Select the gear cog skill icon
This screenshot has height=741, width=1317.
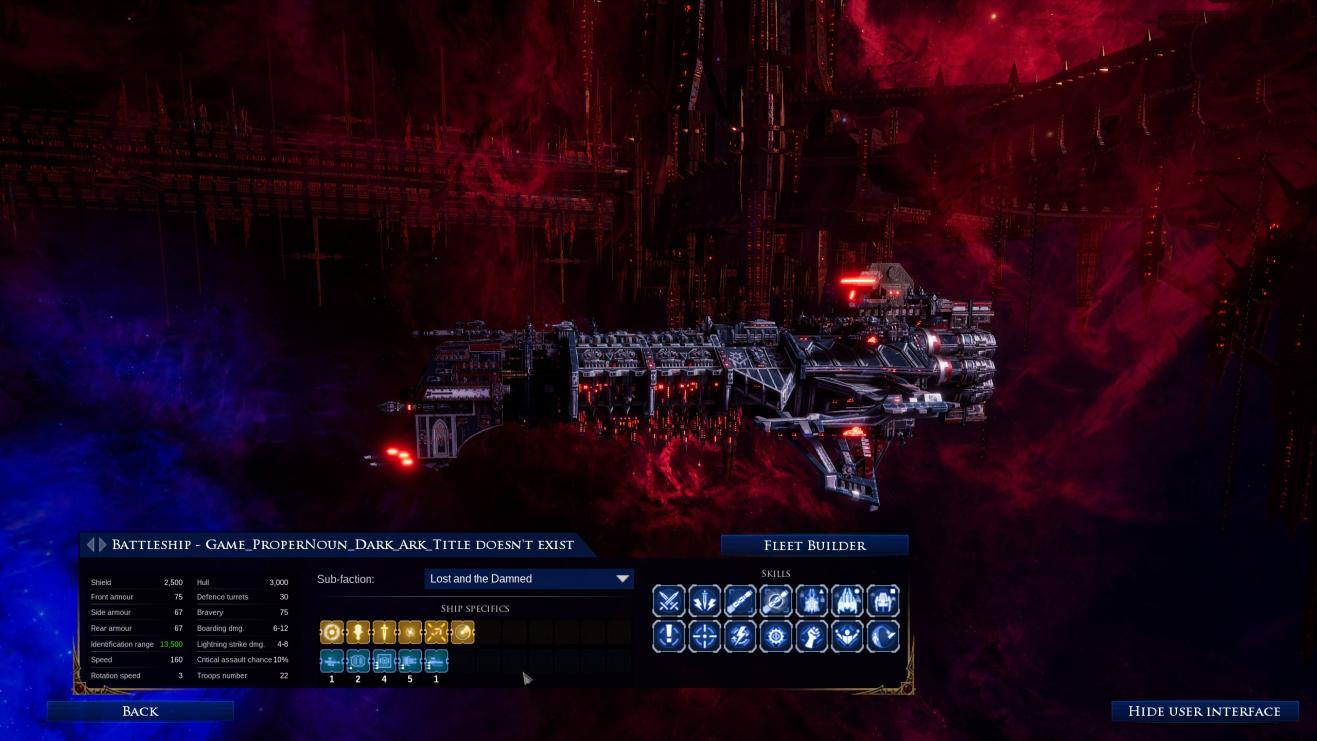click(776, 636)
